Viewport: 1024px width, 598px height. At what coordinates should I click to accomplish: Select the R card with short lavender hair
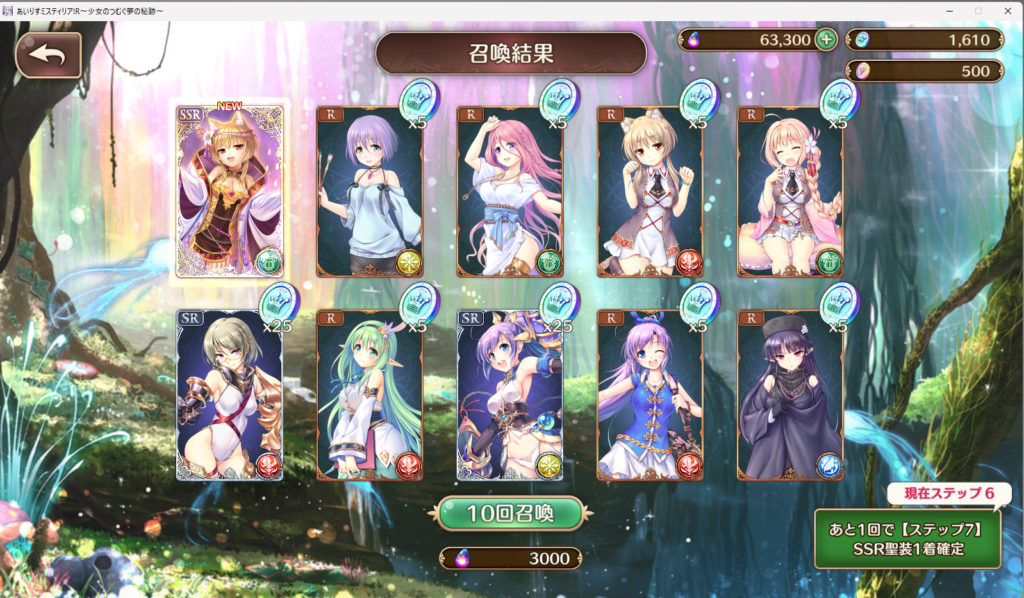[369, 191]
